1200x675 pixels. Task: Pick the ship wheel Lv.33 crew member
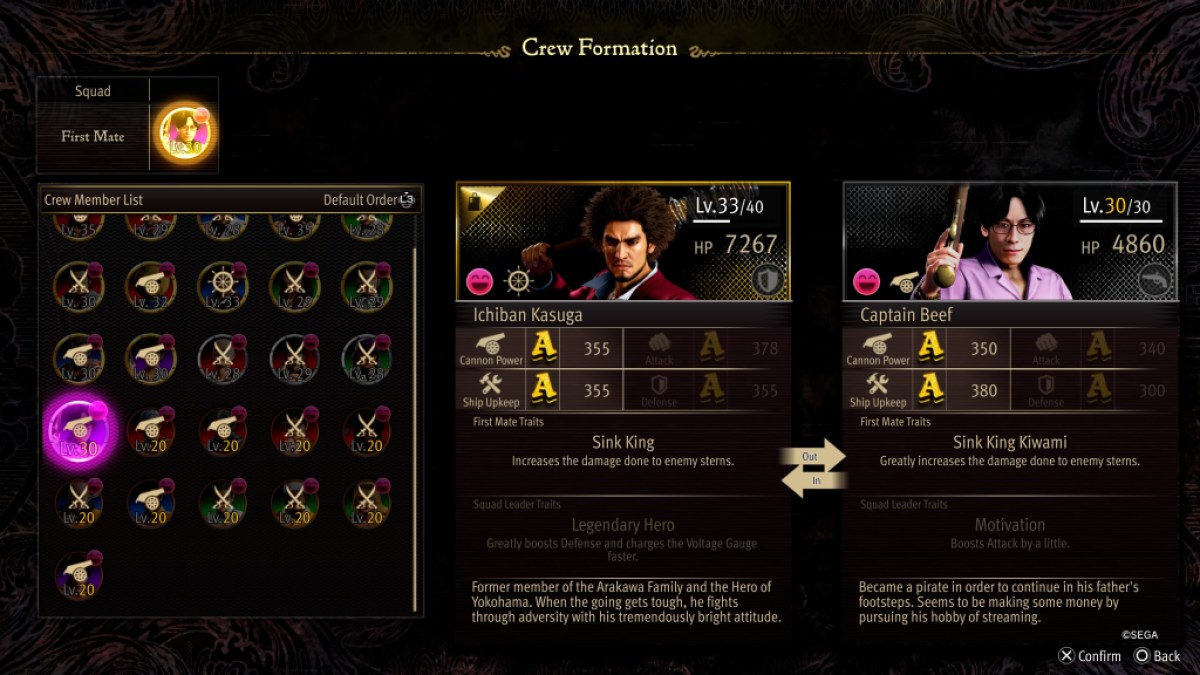pyautogui.click(x=222, y=287)
